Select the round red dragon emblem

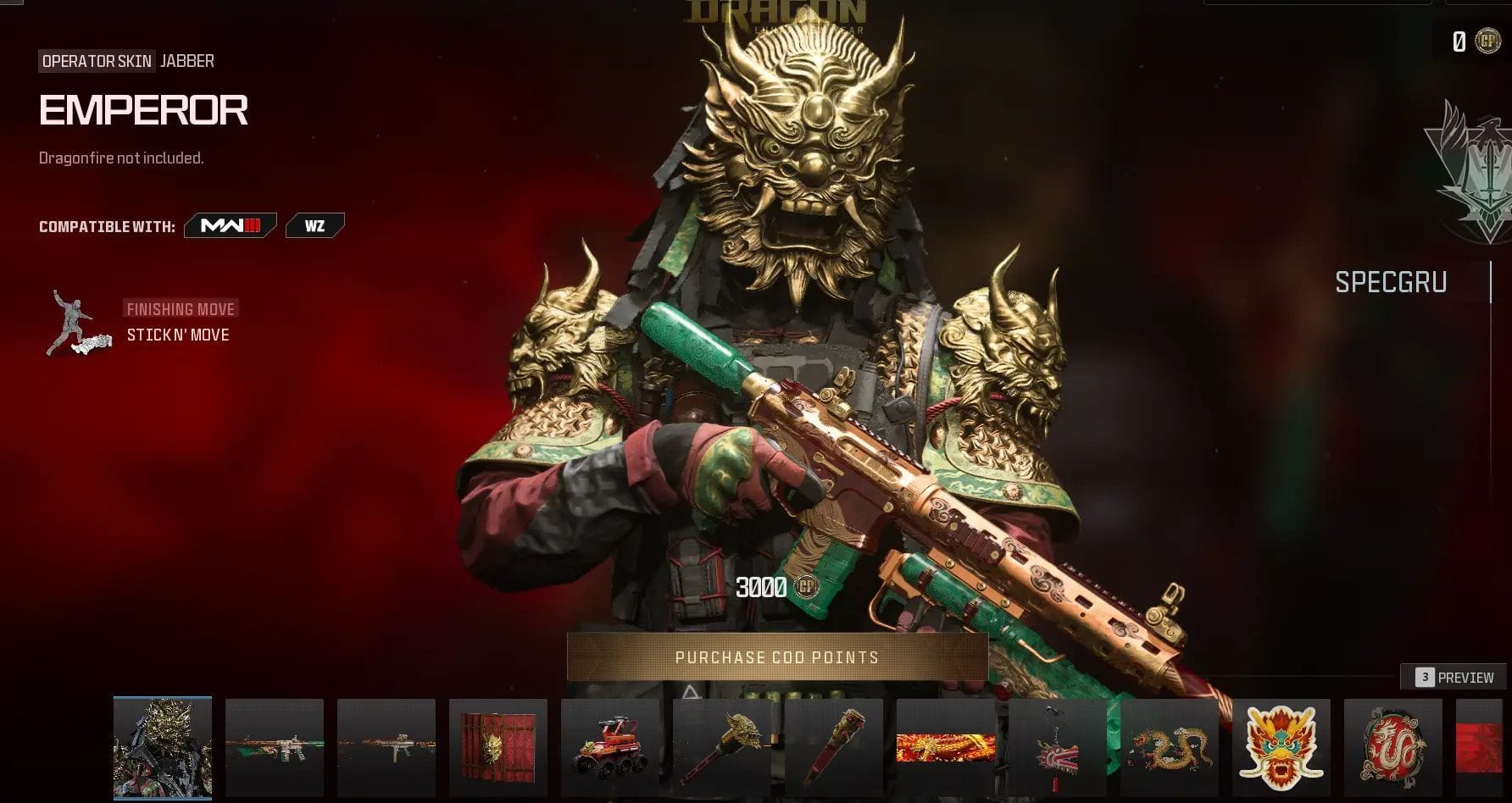[1393, 748]
